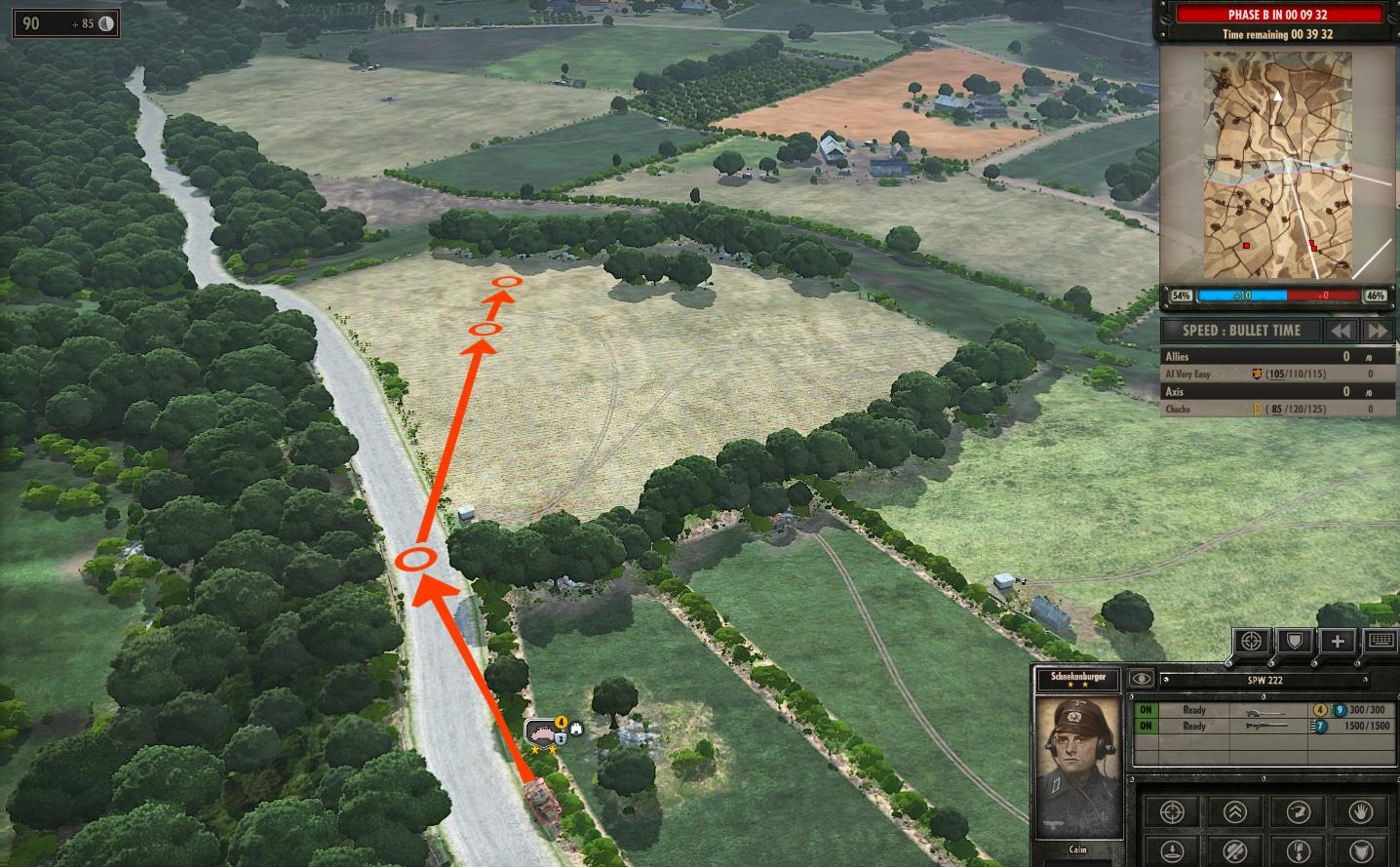Select the attack crosshair order icon
1400x867 pixels.
tap(1172, 812)
